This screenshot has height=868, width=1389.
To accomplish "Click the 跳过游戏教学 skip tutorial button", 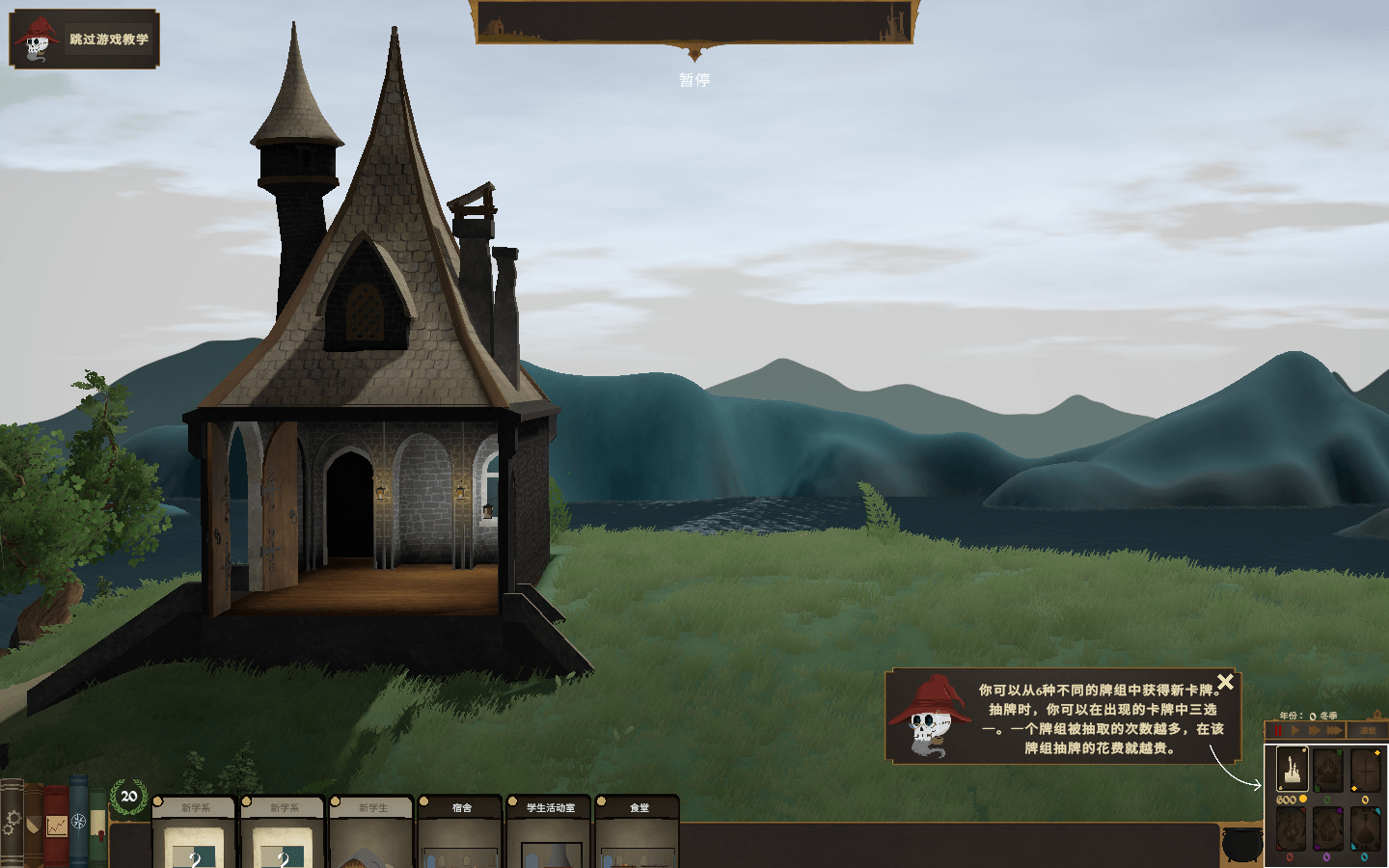I will [x=85, y=40].
